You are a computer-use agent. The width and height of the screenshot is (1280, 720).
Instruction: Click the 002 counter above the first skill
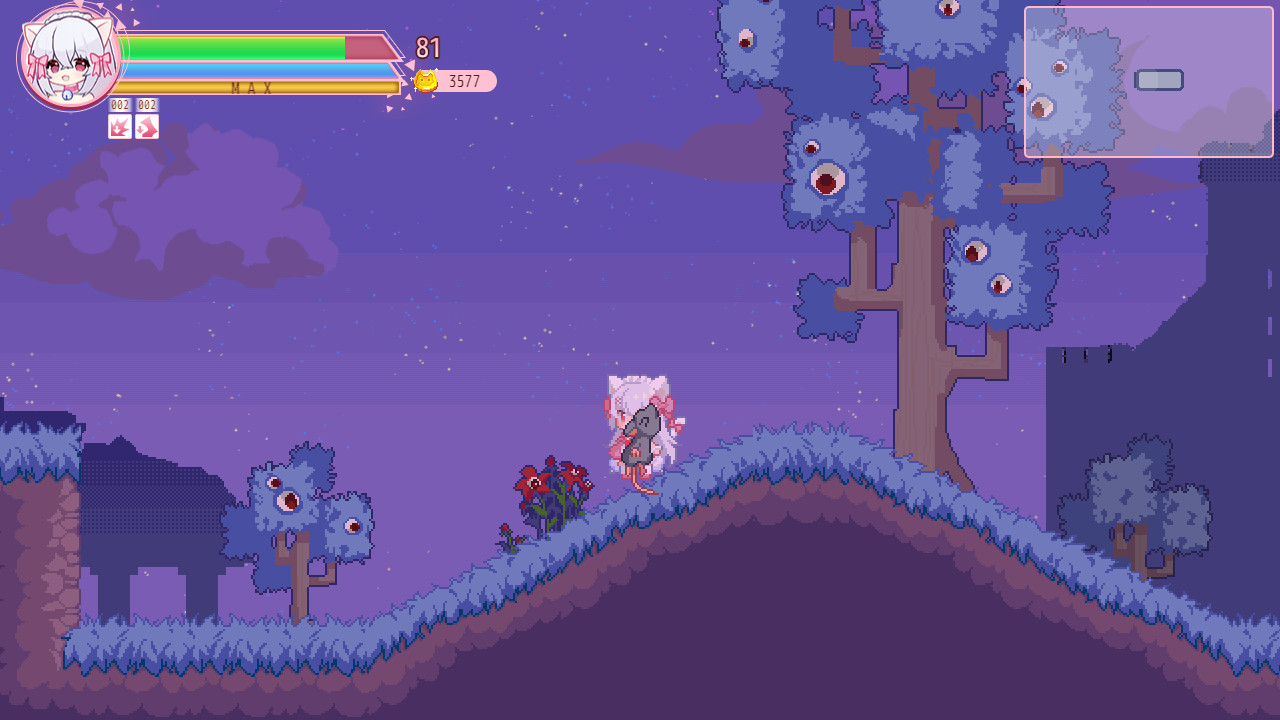pyautogui.click(x=119, y=104)
